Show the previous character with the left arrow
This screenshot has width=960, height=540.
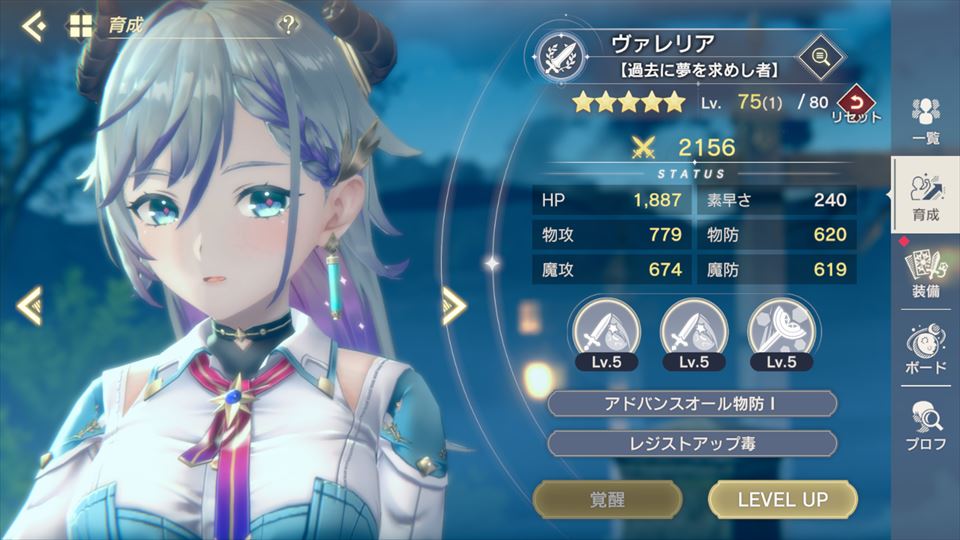point(29,305)
